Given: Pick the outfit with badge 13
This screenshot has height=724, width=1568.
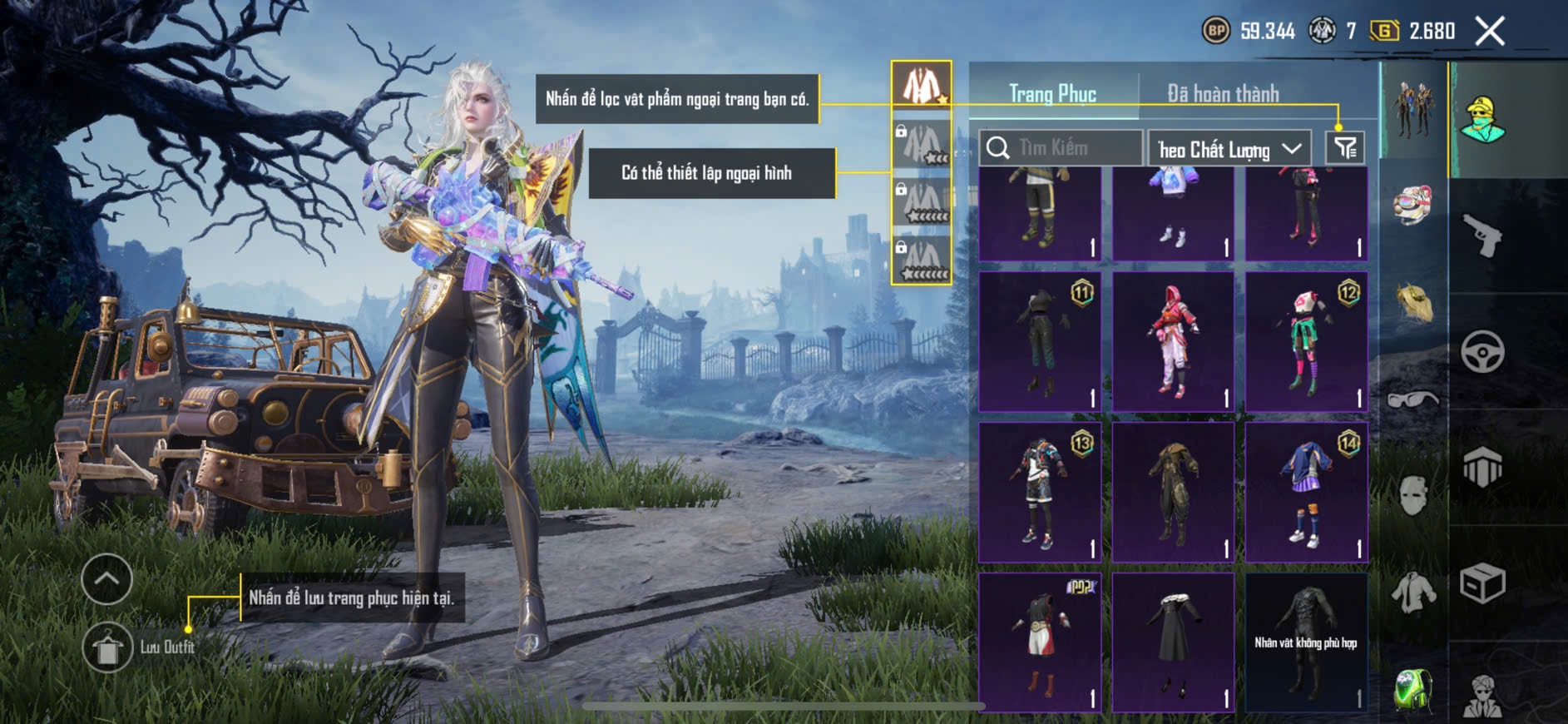Looking at the screenshot, I should [x=1039, y=492].
